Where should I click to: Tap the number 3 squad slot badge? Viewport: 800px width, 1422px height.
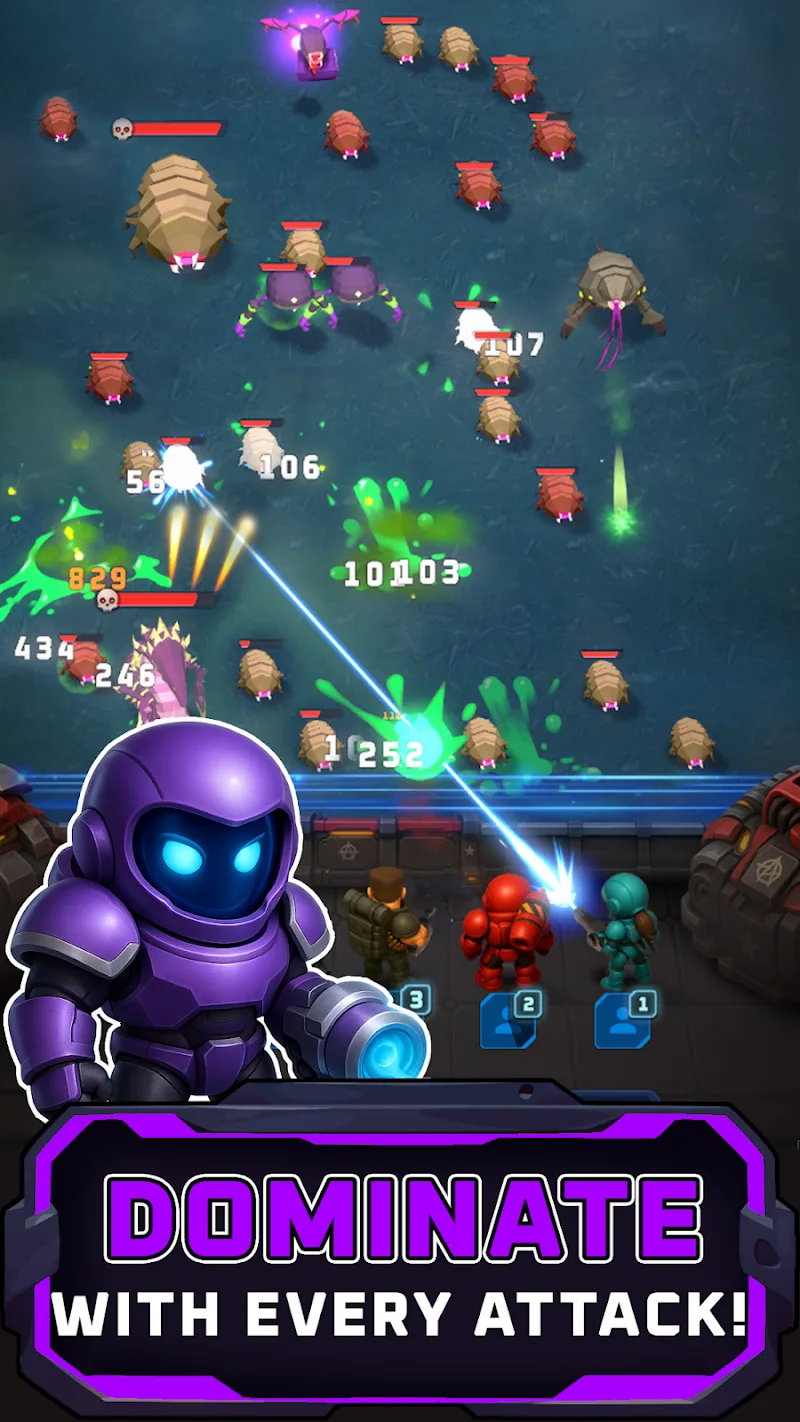pyautogui.click(x=416, y=999)
